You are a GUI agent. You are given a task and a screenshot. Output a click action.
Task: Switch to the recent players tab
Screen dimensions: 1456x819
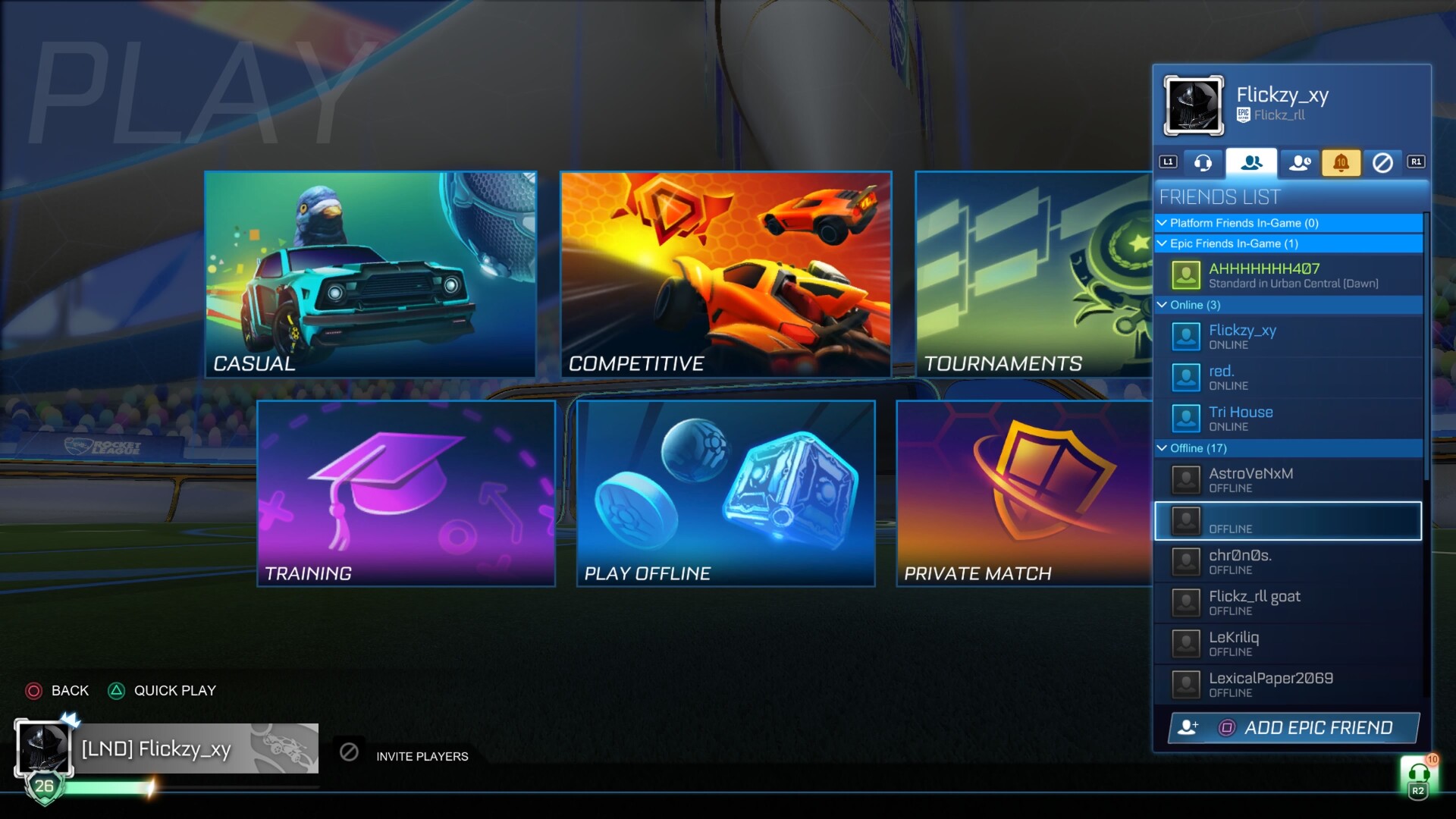tap(1300, 162)
